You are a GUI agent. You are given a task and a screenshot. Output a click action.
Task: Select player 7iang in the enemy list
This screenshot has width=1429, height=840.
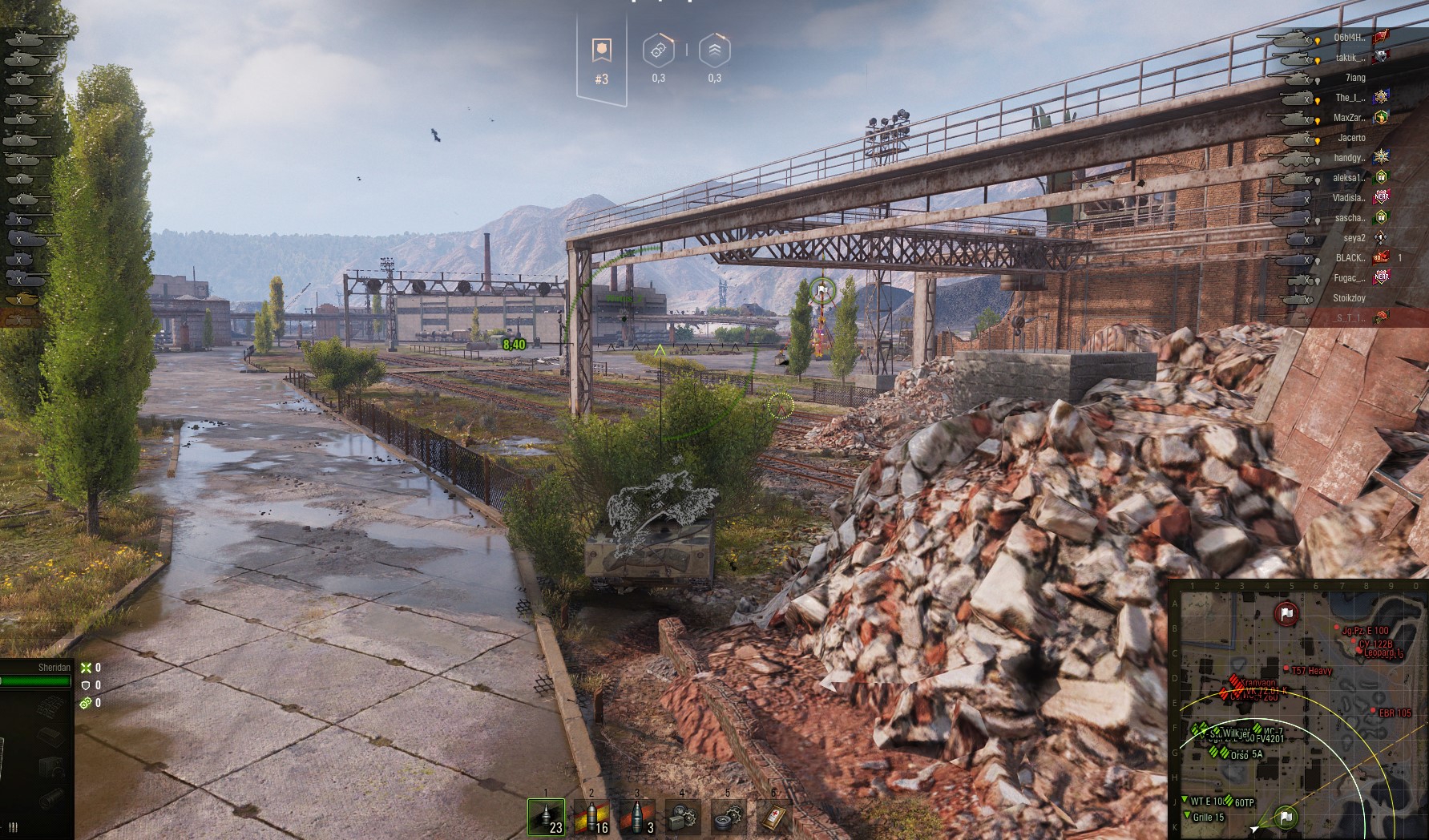1354,78
